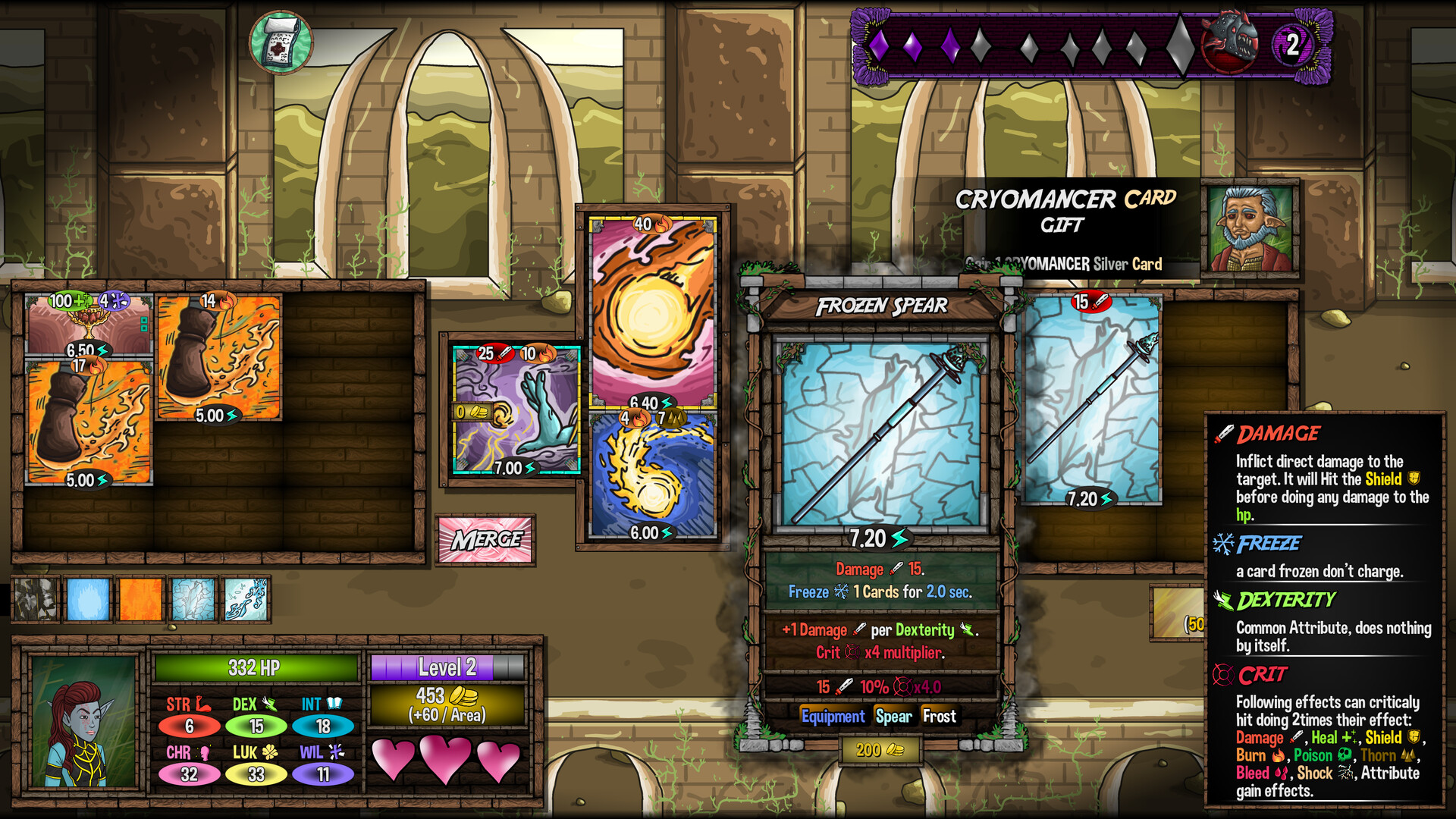Viewport: 1456px width, 819px height.
Task: Select the blue glowing orb tile
Action: tap(88, 599)
